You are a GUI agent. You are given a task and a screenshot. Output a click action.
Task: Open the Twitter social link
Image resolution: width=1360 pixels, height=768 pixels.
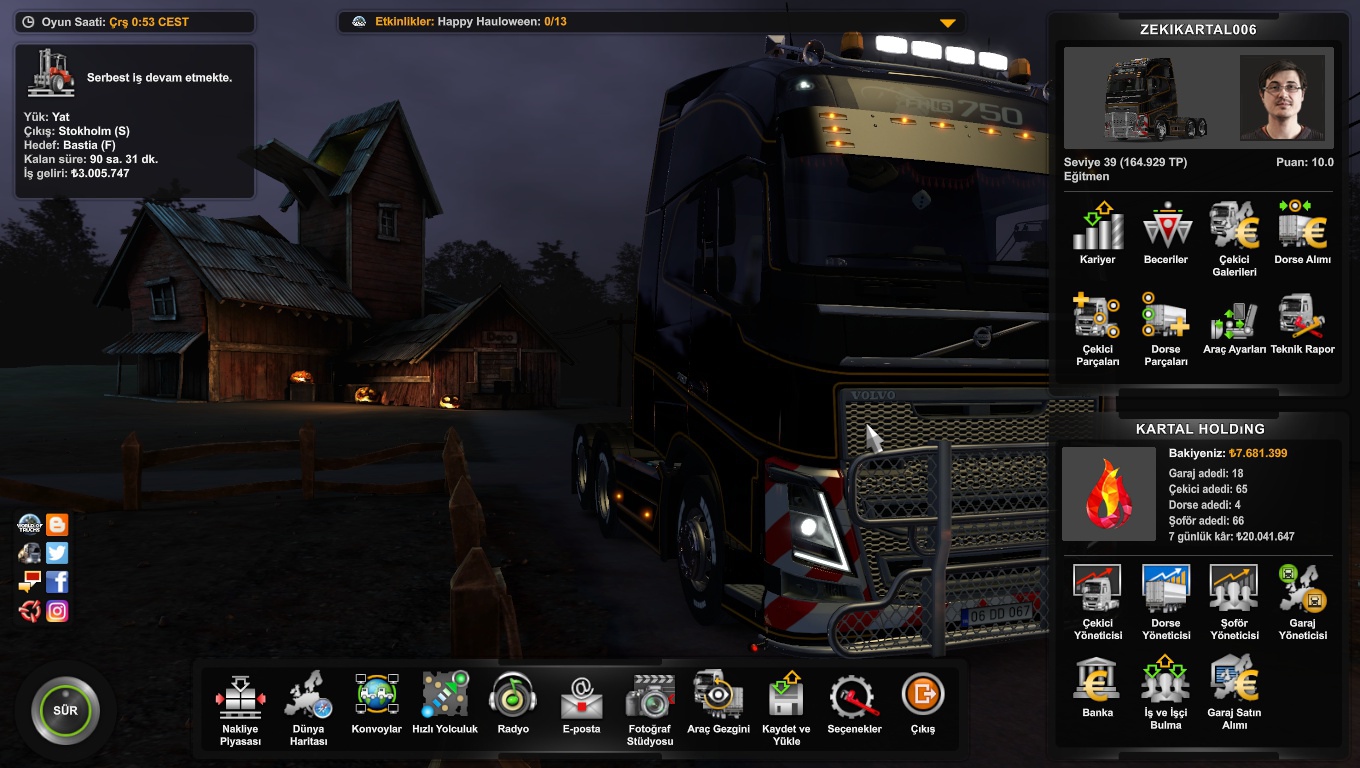[x=57, y=553]
